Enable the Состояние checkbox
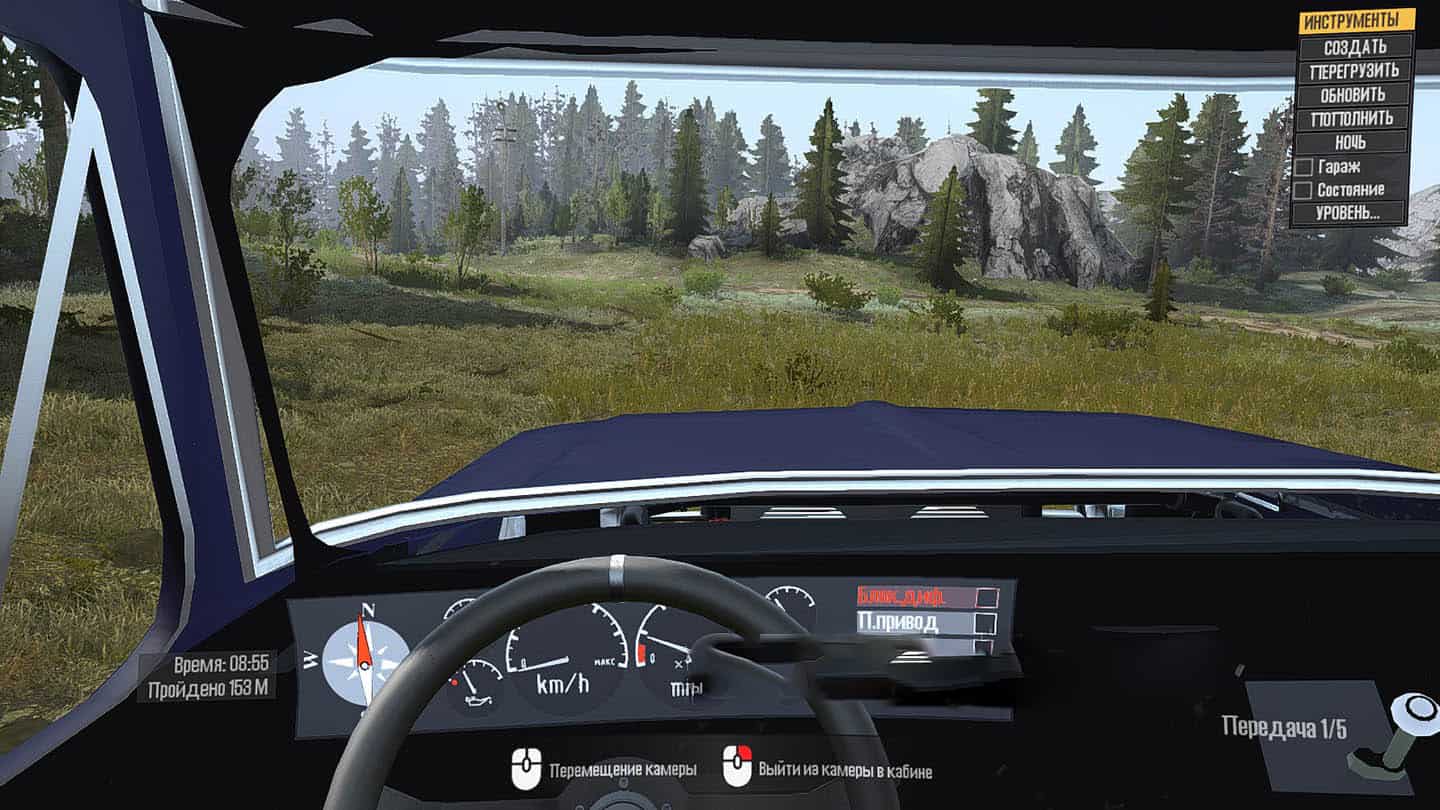Viewport: 1440px width, 810px height. click(1303, 189)
